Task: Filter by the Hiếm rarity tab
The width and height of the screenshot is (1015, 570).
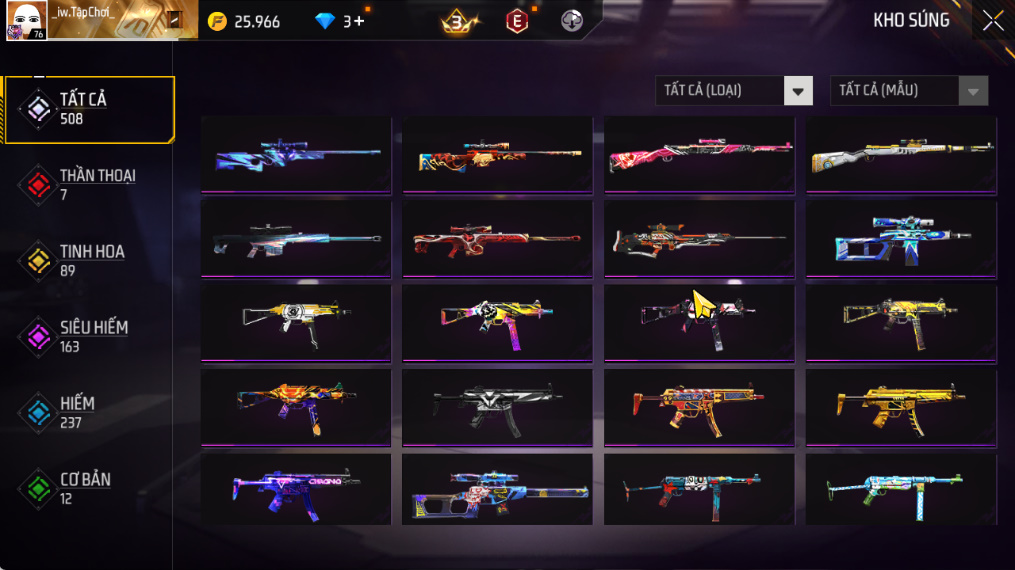Action: [88, 412]
